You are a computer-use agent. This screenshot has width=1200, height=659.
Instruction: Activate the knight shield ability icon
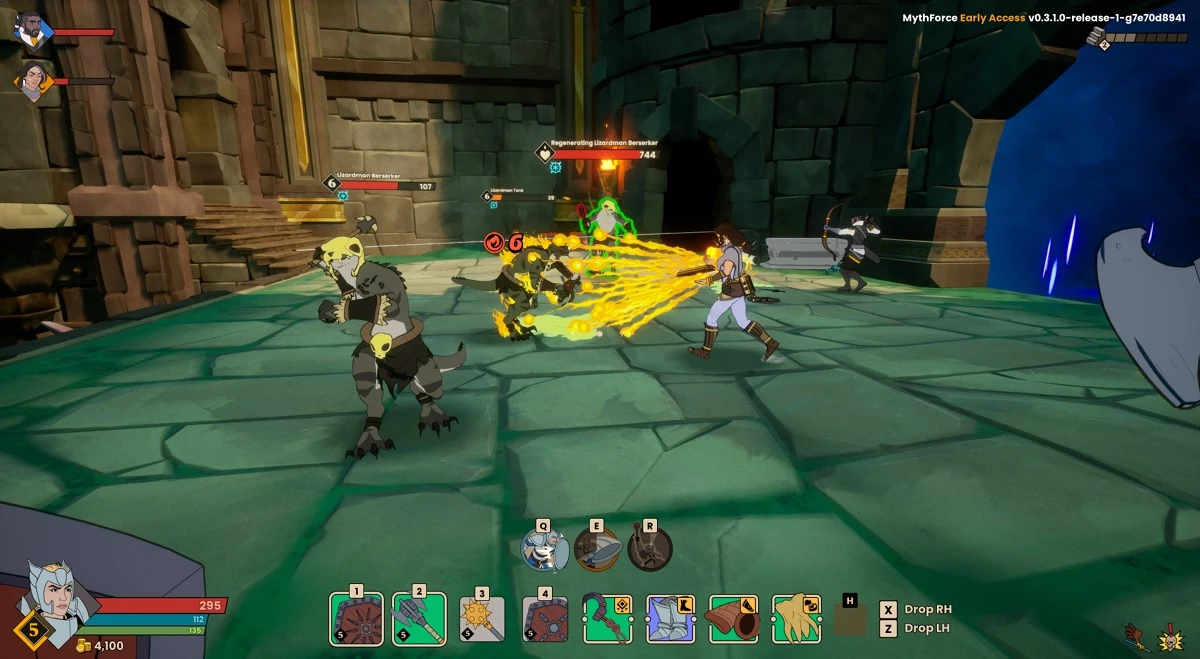pos(545,549)
